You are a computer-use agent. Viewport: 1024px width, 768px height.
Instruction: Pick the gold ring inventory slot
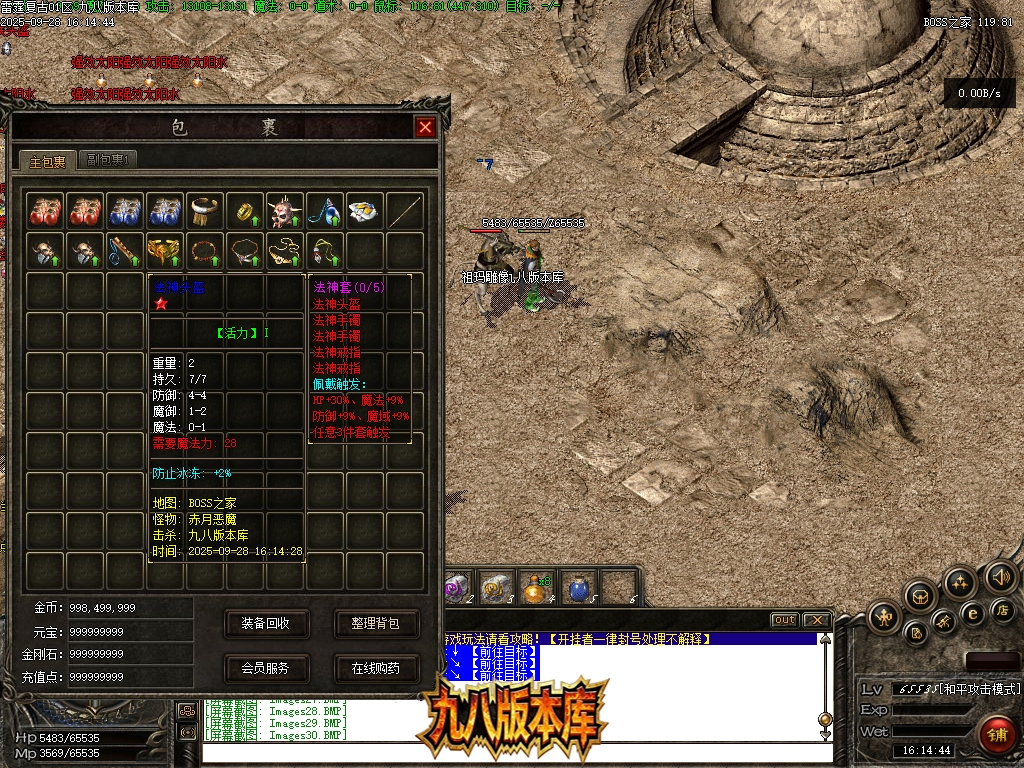pyautogui.click(x=245, y=211)
